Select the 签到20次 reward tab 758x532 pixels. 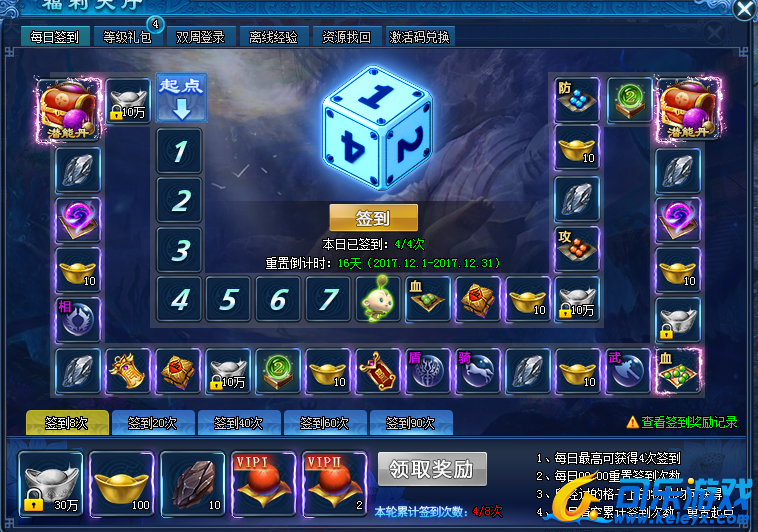pyautogui.click(x=153, y=423)
